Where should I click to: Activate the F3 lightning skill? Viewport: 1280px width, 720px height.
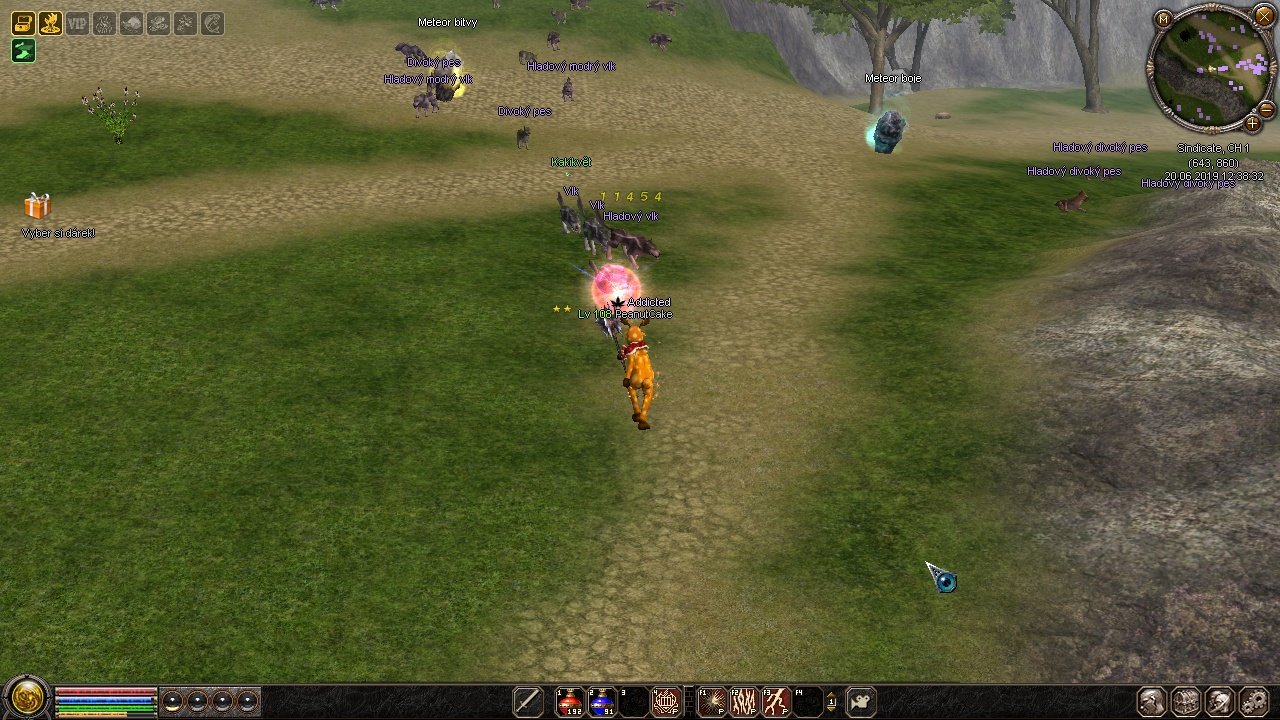click(x=775, y=702)
